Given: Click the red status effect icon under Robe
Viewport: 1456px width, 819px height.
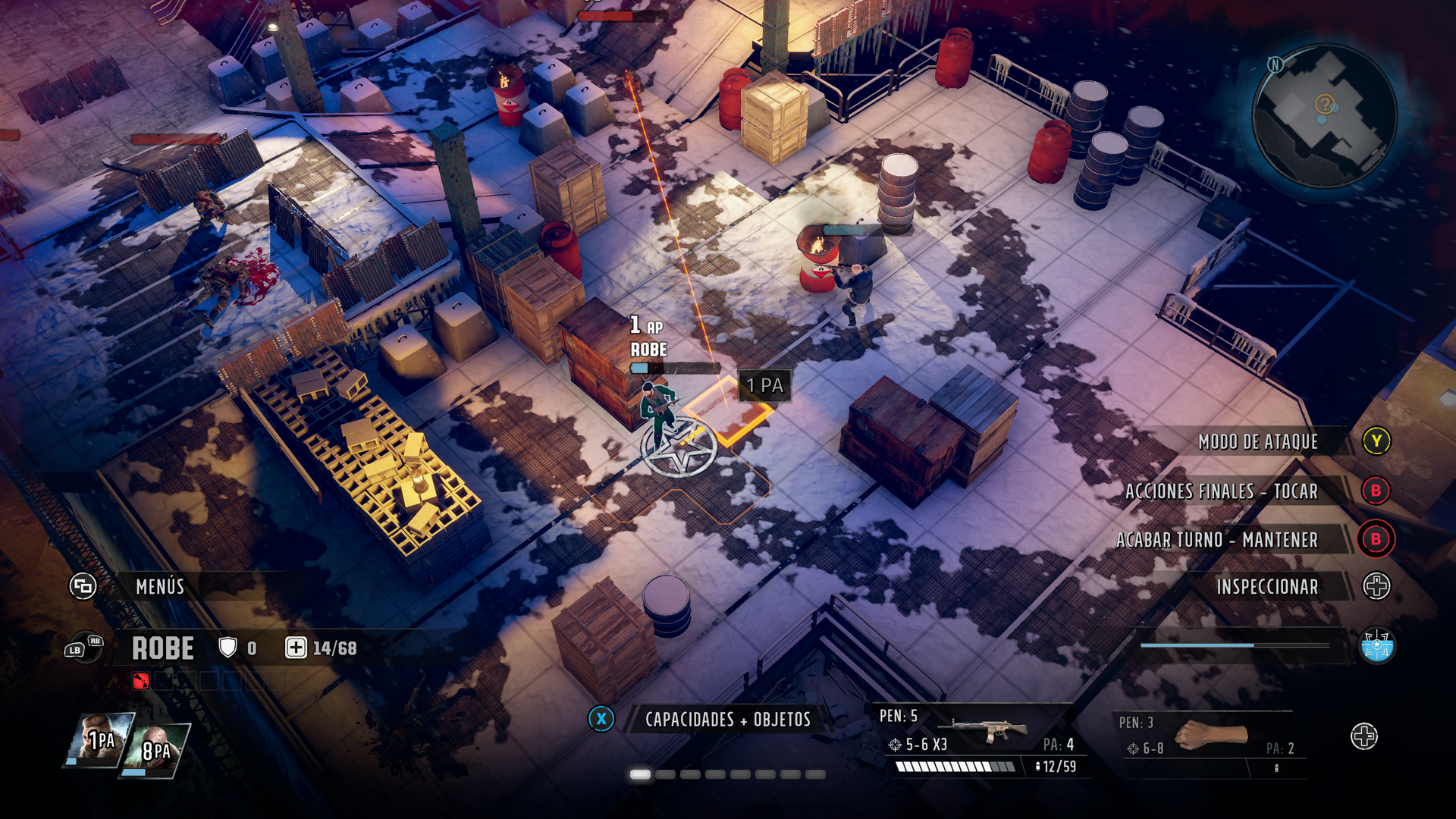Looking at the screenshot, I should pyautogui.click(x=141, y=681).
